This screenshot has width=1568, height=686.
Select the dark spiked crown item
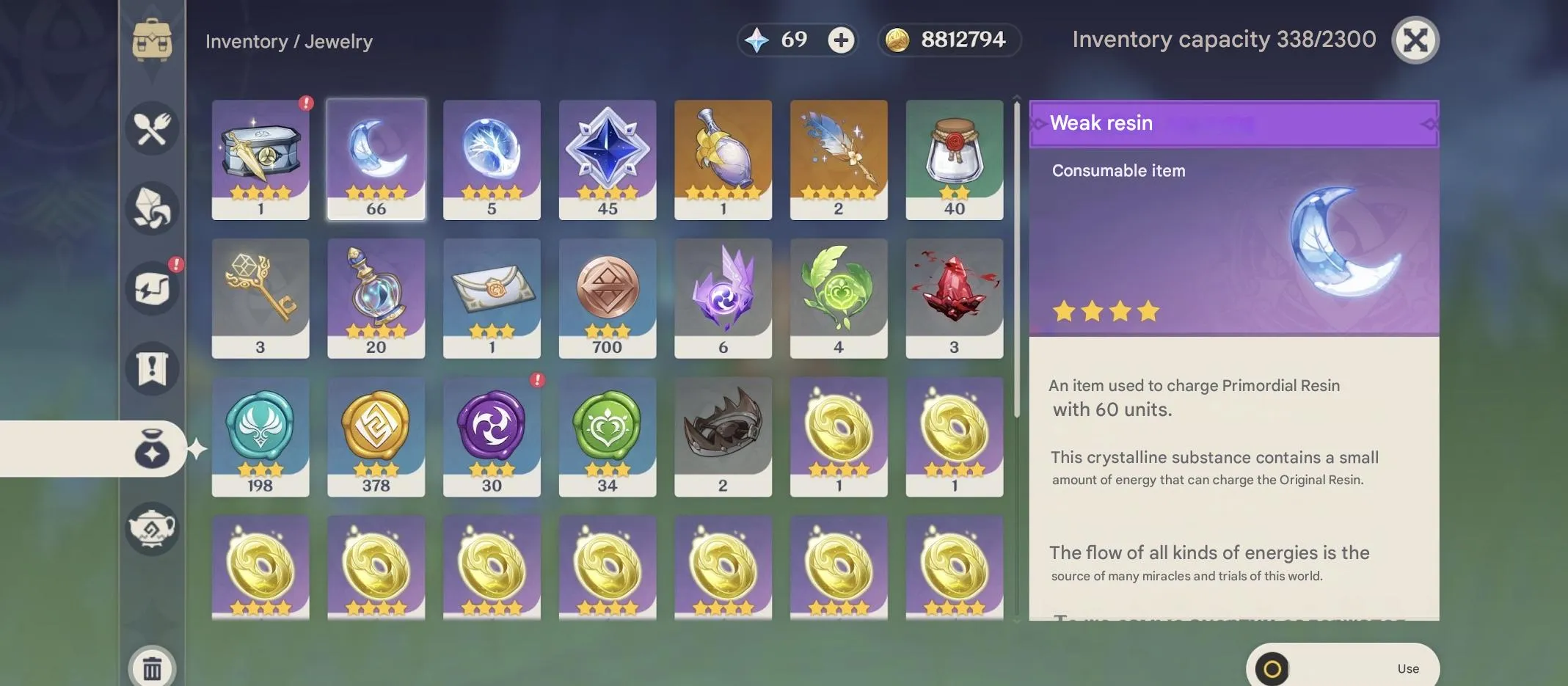tap(723, 437)
